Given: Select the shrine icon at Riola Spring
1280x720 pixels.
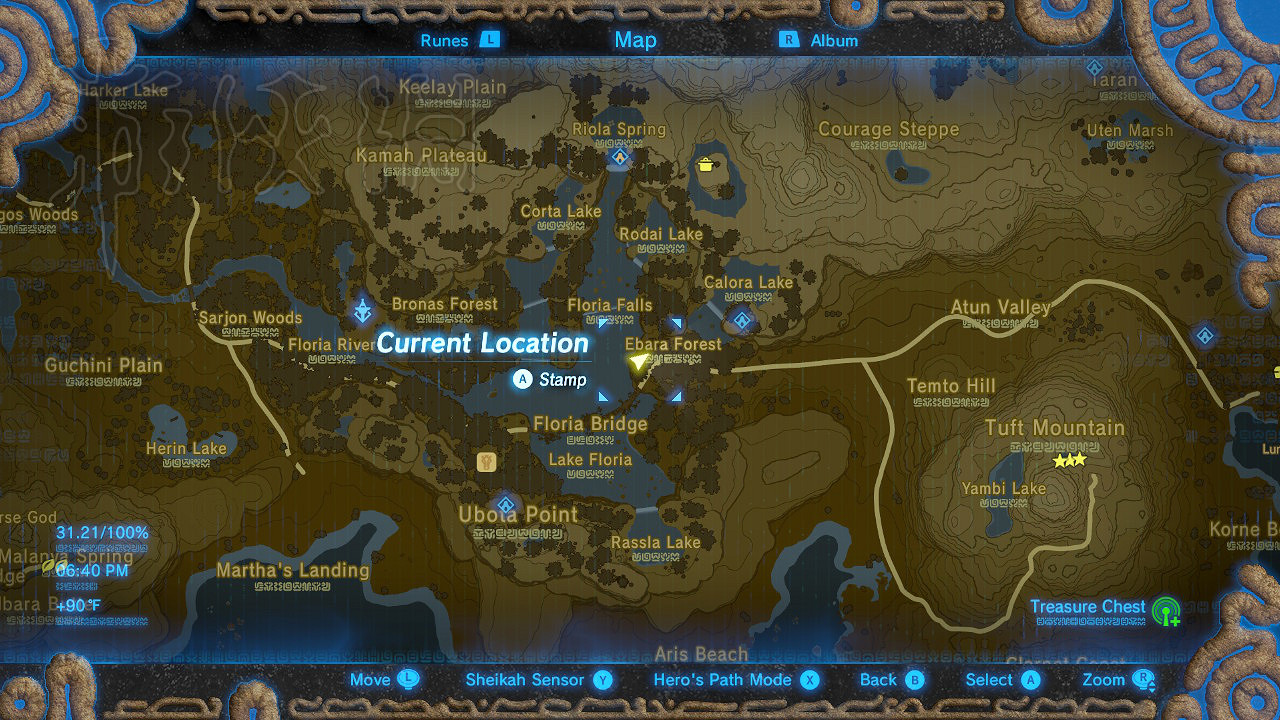Looking at the screenshot, I should tap(619, 156).
